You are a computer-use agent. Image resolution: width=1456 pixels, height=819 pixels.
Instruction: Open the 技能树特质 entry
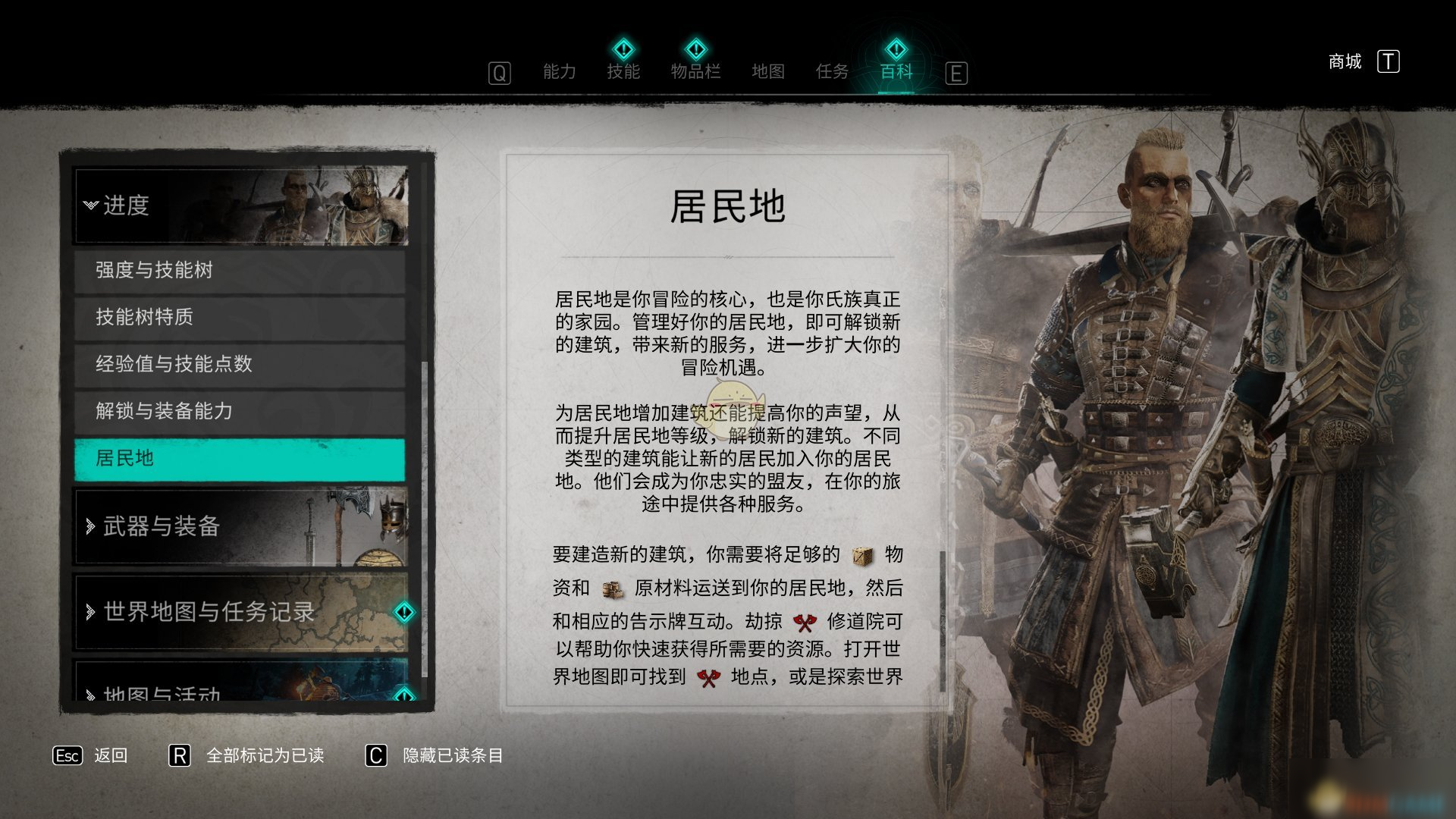pyautogui.click(x=240, y=317)
